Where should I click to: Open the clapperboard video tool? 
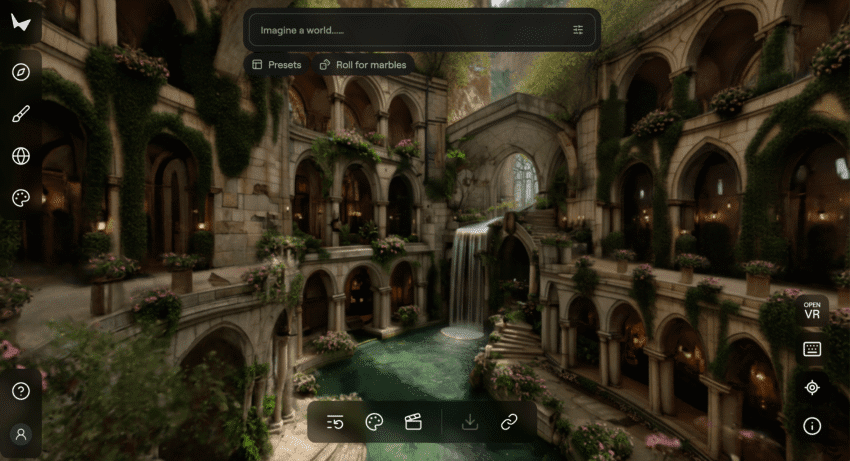point(413,422)
